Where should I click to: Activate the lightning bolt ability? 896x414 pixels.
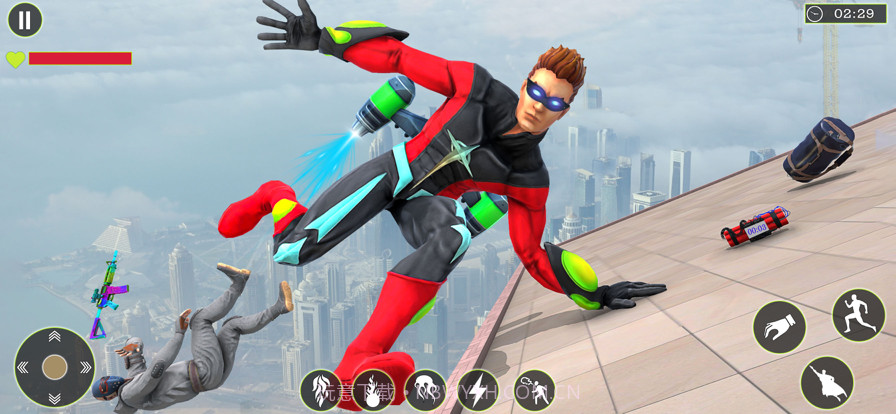pyautogui.click(x=477, y=390)
